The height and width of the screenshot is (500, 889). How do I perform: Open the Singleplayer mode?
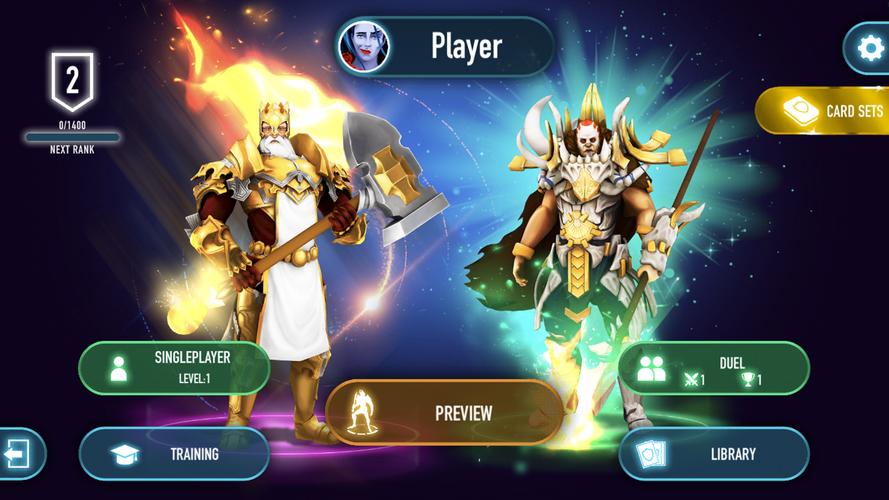point(174,367)
